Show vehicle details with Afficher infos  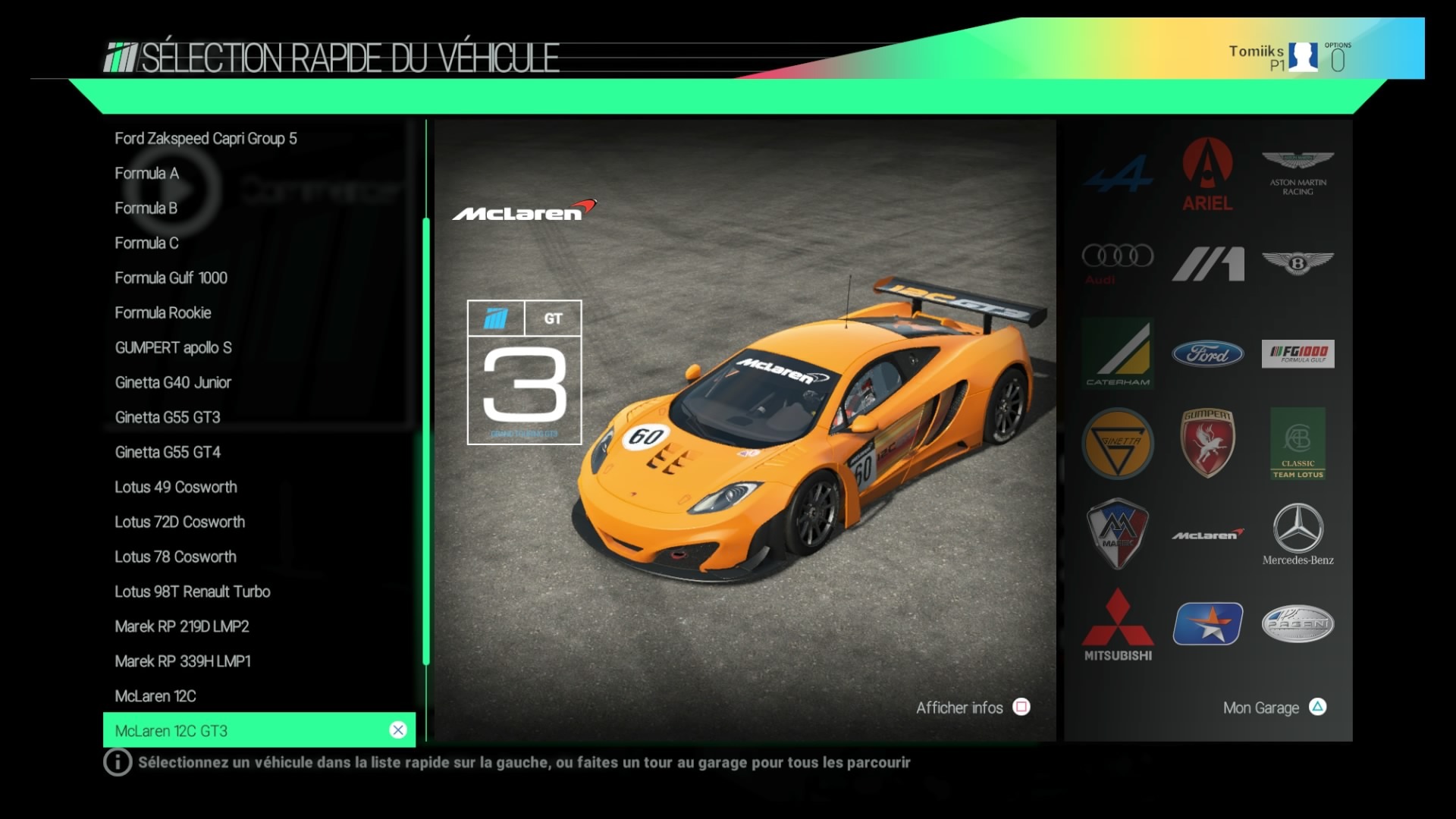[x=972, y=708]
